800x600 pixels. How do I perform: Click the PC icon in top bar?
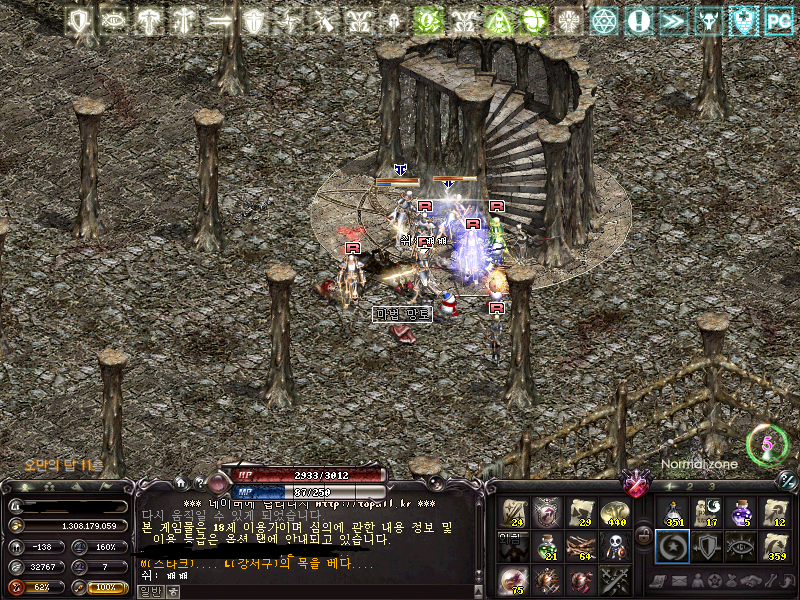[777, 20]
